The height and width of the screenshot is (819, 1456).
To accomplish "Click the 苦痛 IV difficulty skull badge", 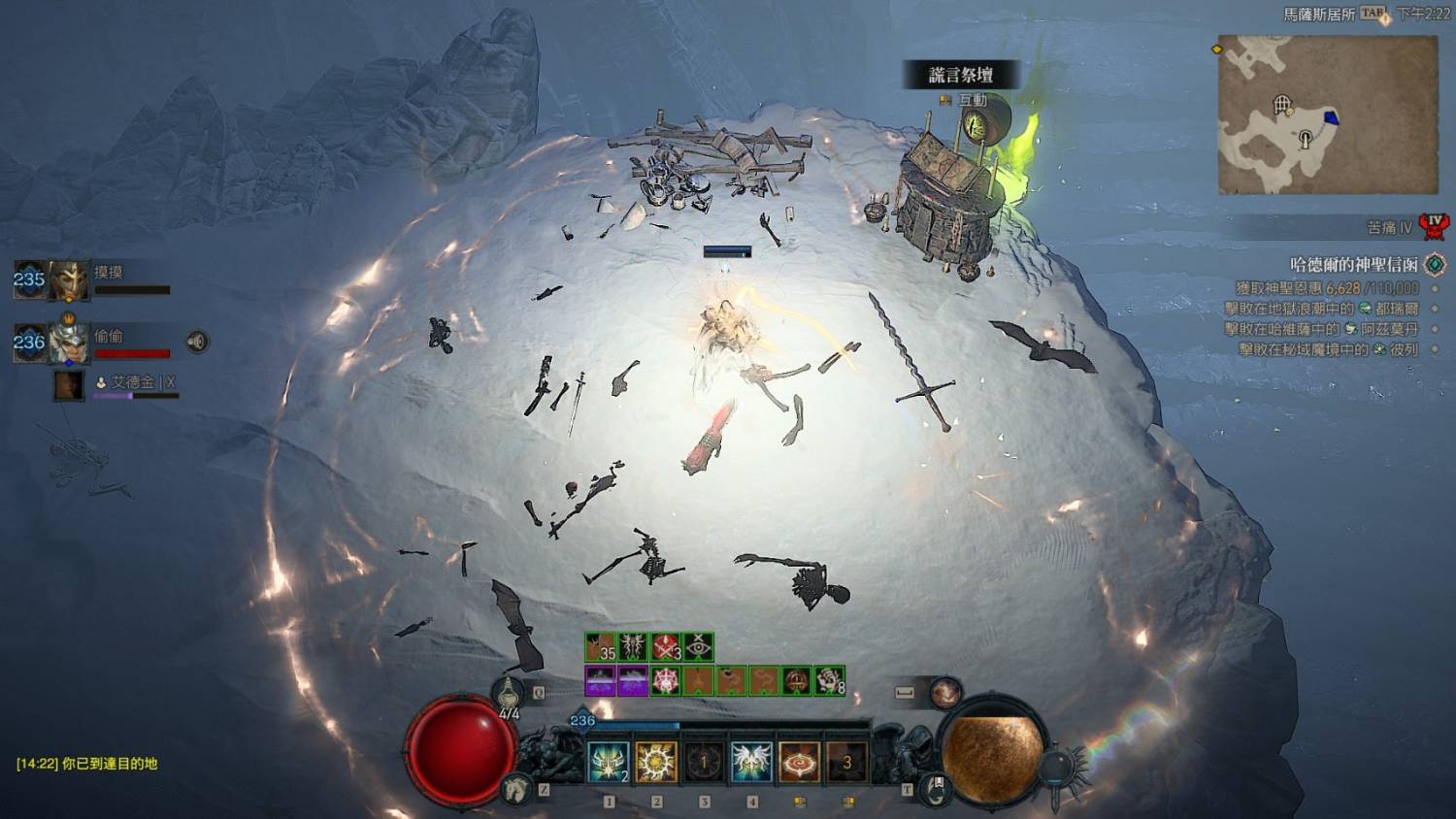I will tap(1434, 227).
